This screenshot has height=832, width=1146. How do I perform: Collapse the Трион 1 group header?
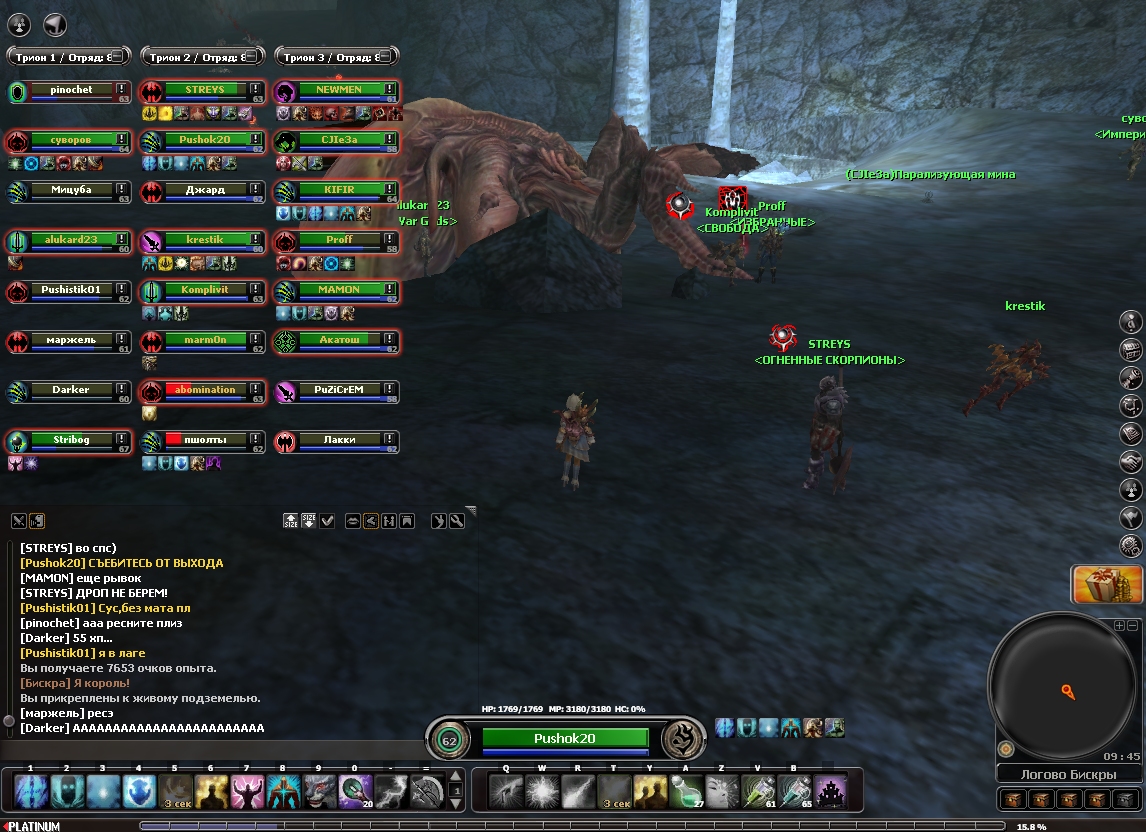coord(114,57)
